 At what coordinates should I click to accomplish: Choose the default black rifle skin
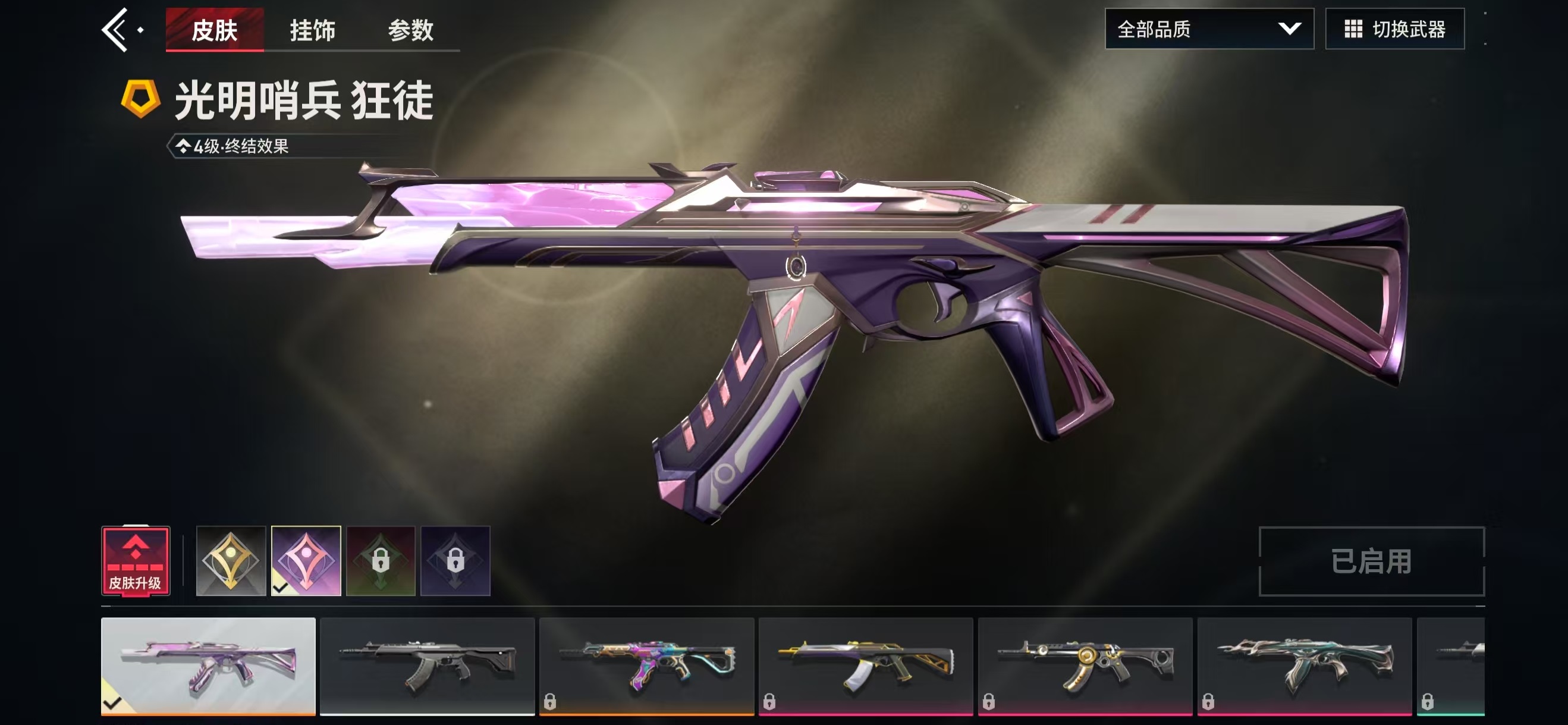[428, 666]
